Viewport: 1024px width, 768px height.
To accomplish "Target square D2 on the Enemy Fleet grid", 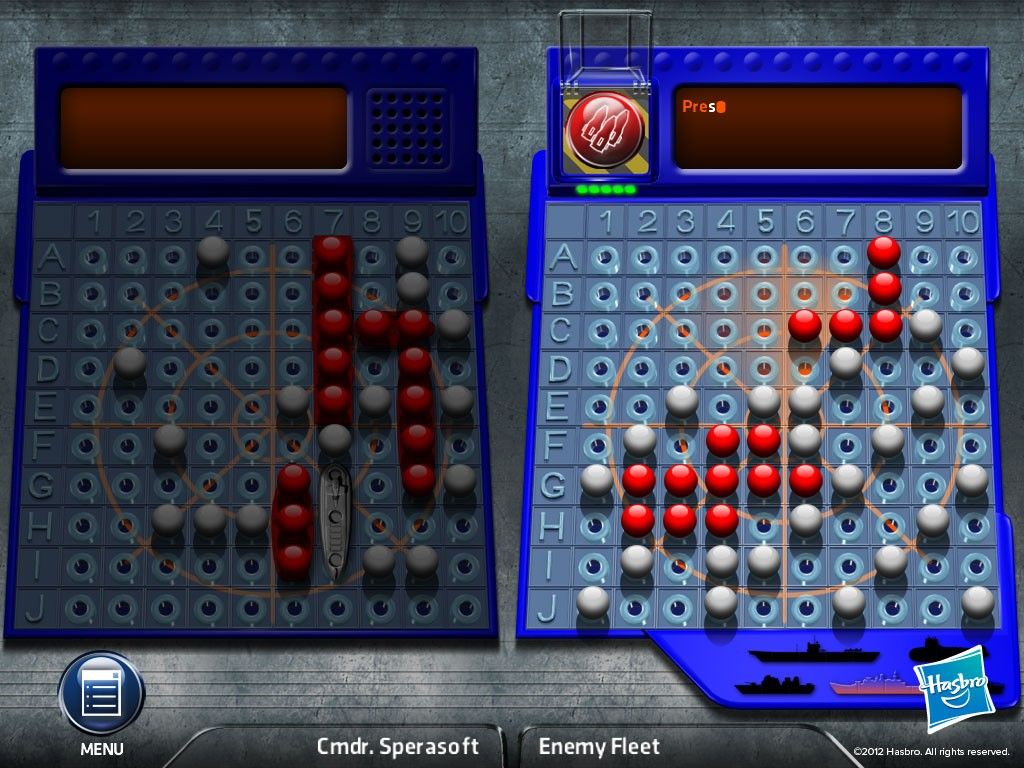I will tap(643, 369).
